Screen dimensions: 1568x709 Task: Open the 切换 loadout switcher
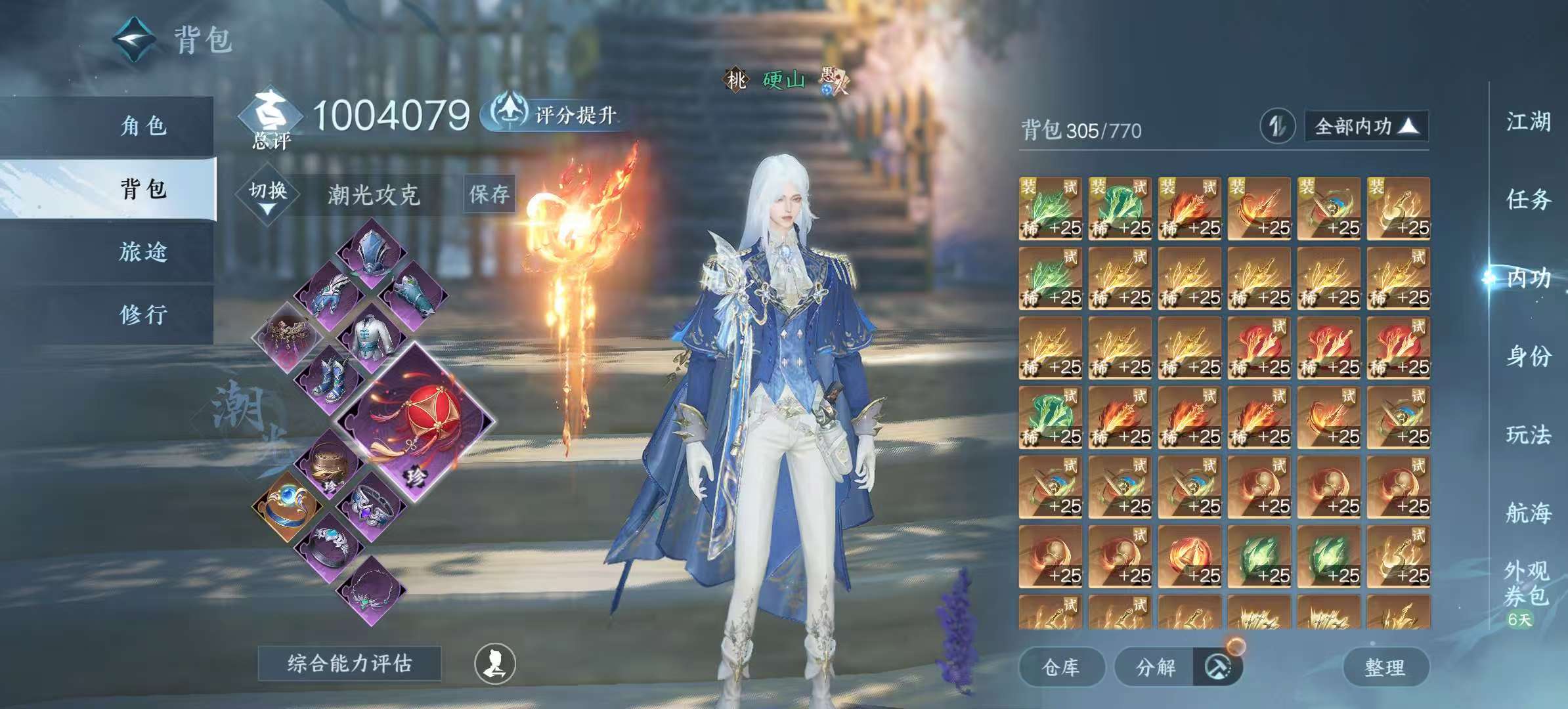click(268, 194)
